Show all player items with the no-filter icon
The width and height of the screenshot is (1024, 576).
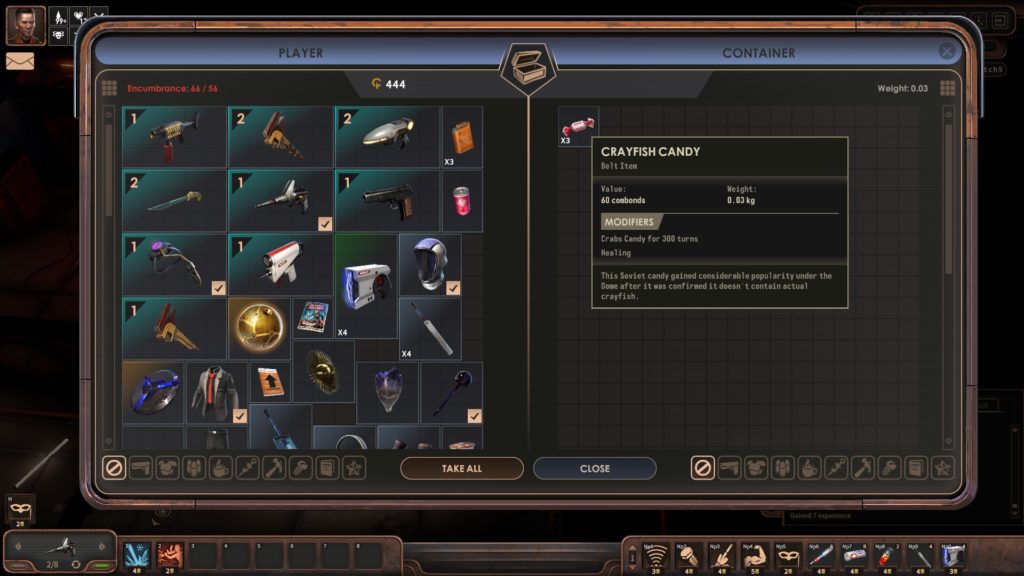pos(114,467)
